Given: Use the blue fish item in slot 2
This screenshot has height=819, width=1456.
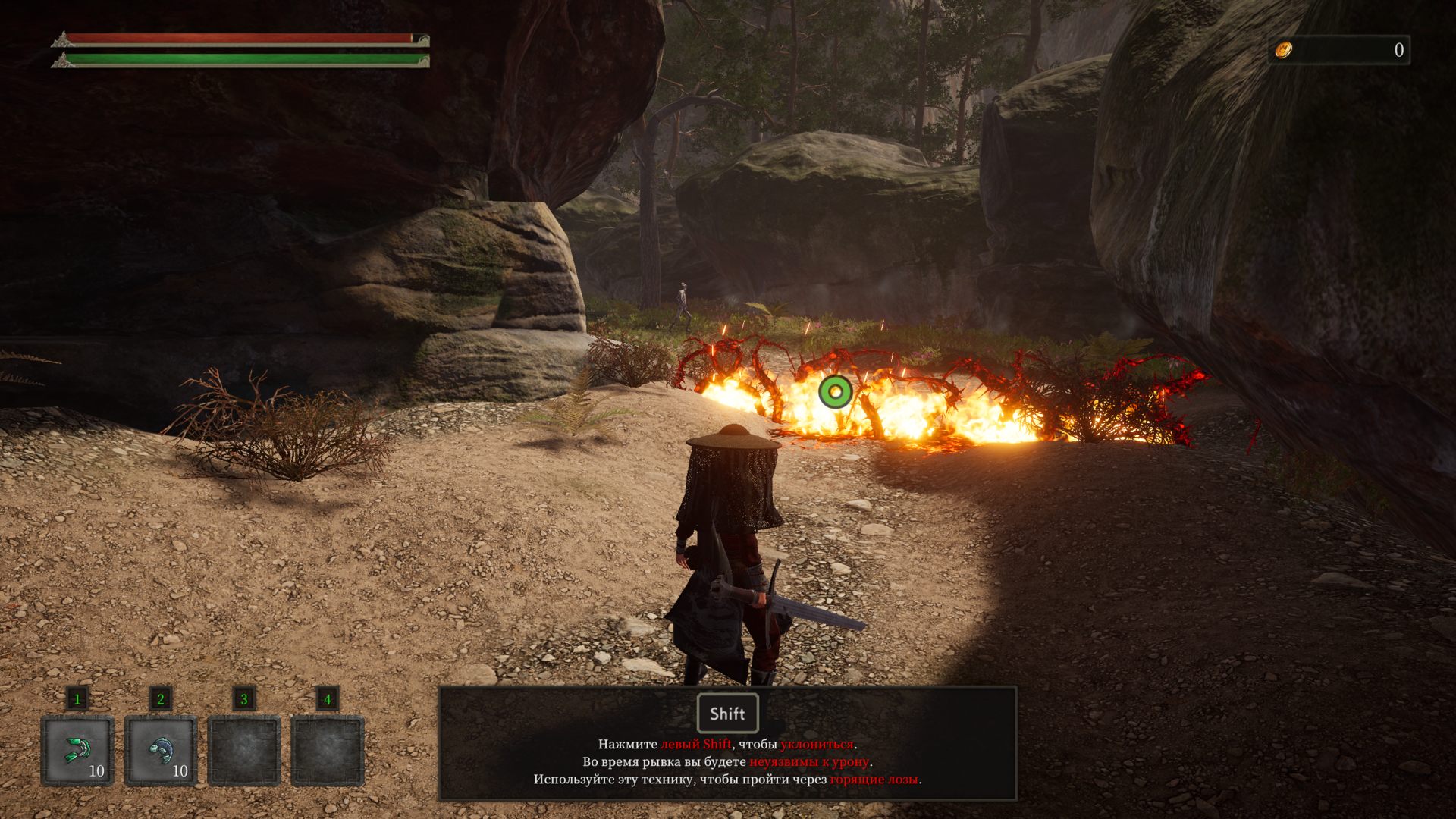Looking at the screenshot, I should [x=161, y=750].
